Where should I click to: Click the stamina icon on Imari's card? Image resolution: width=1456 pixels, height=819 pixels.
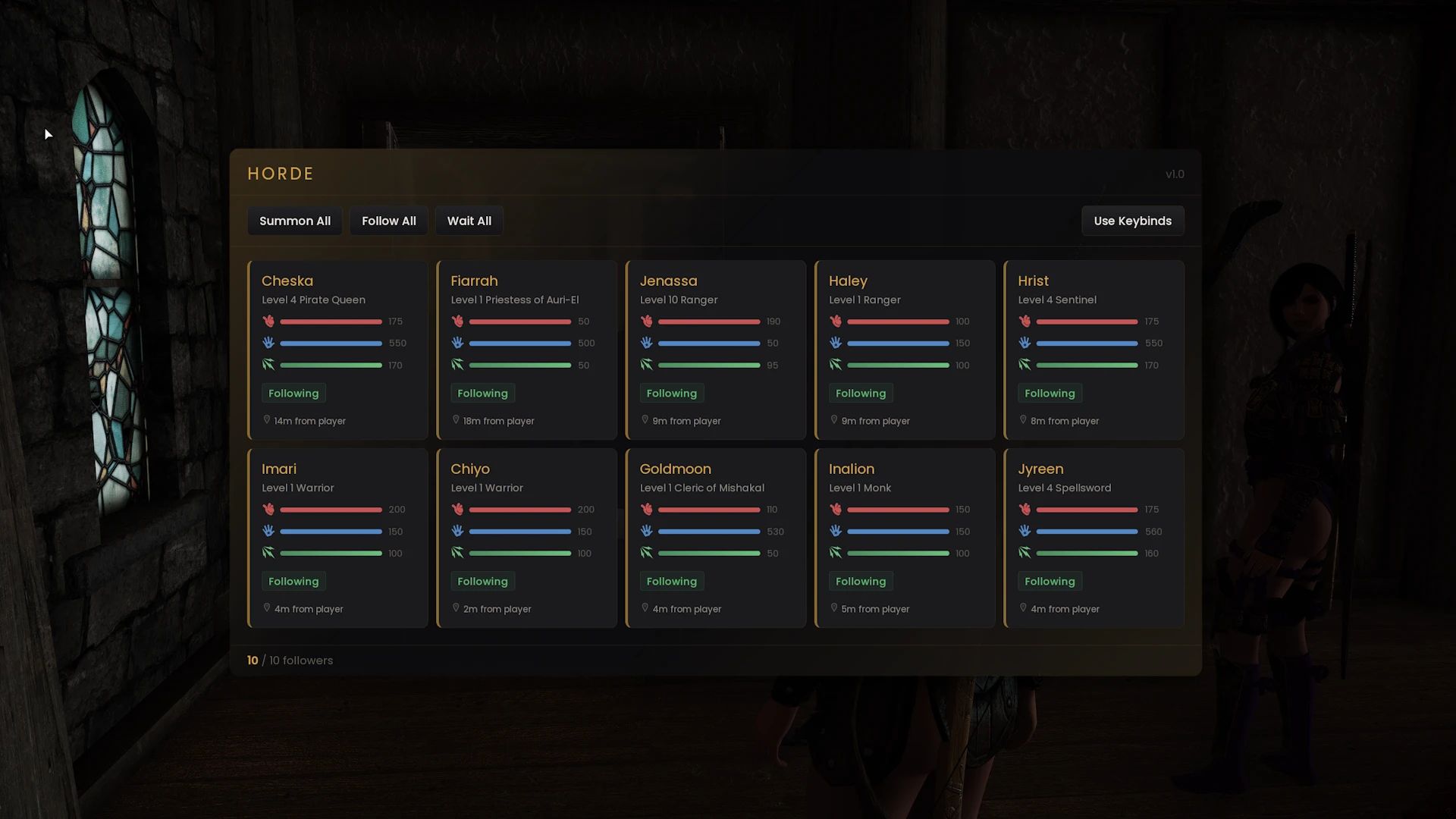click(x=269, y=553)
